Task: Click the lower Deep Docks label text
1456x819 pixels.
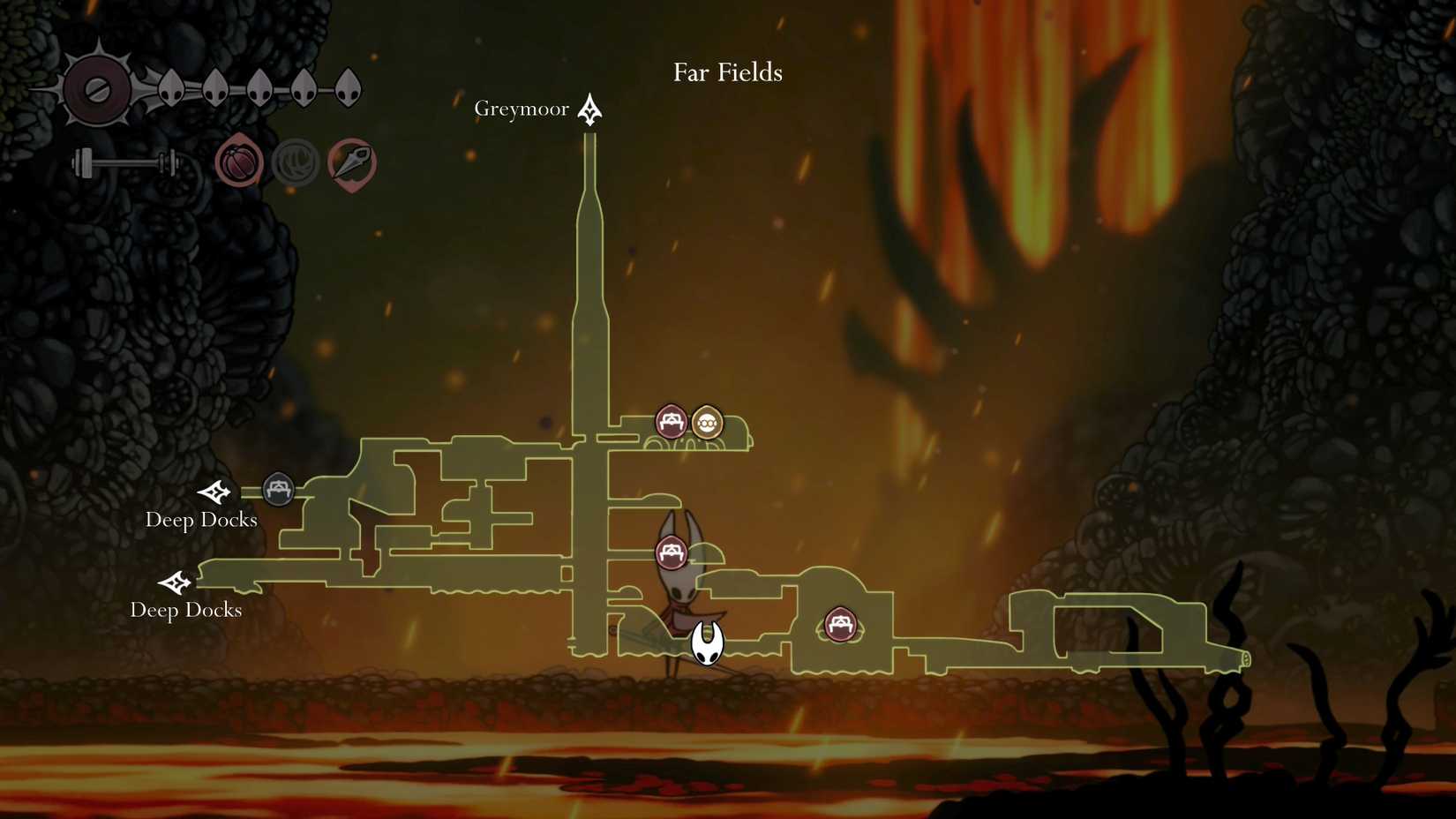Action: click(186, 610)
